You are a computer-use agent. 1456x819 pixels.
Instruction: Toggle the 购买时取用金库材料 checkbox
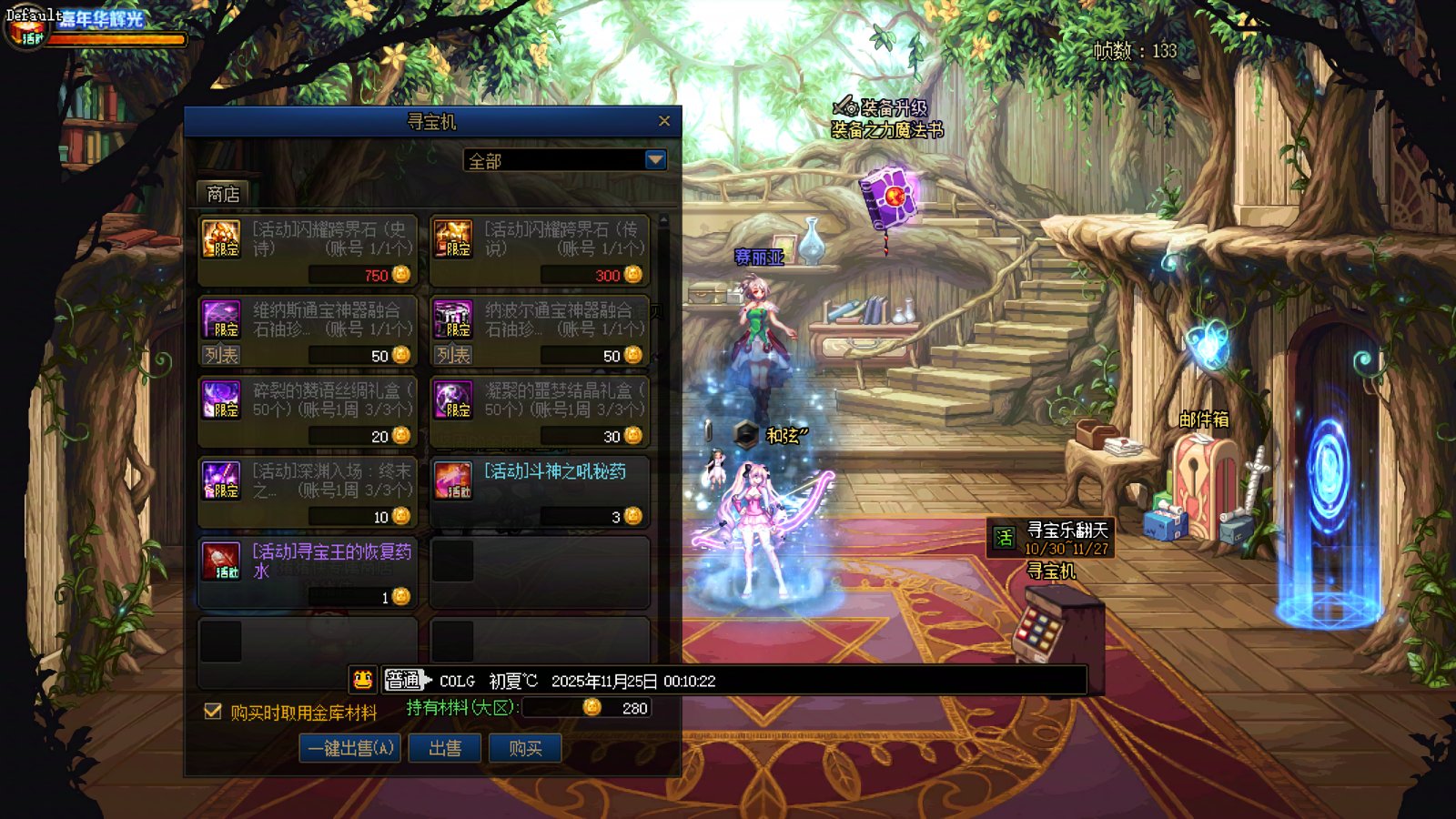(x=213, y=712)
